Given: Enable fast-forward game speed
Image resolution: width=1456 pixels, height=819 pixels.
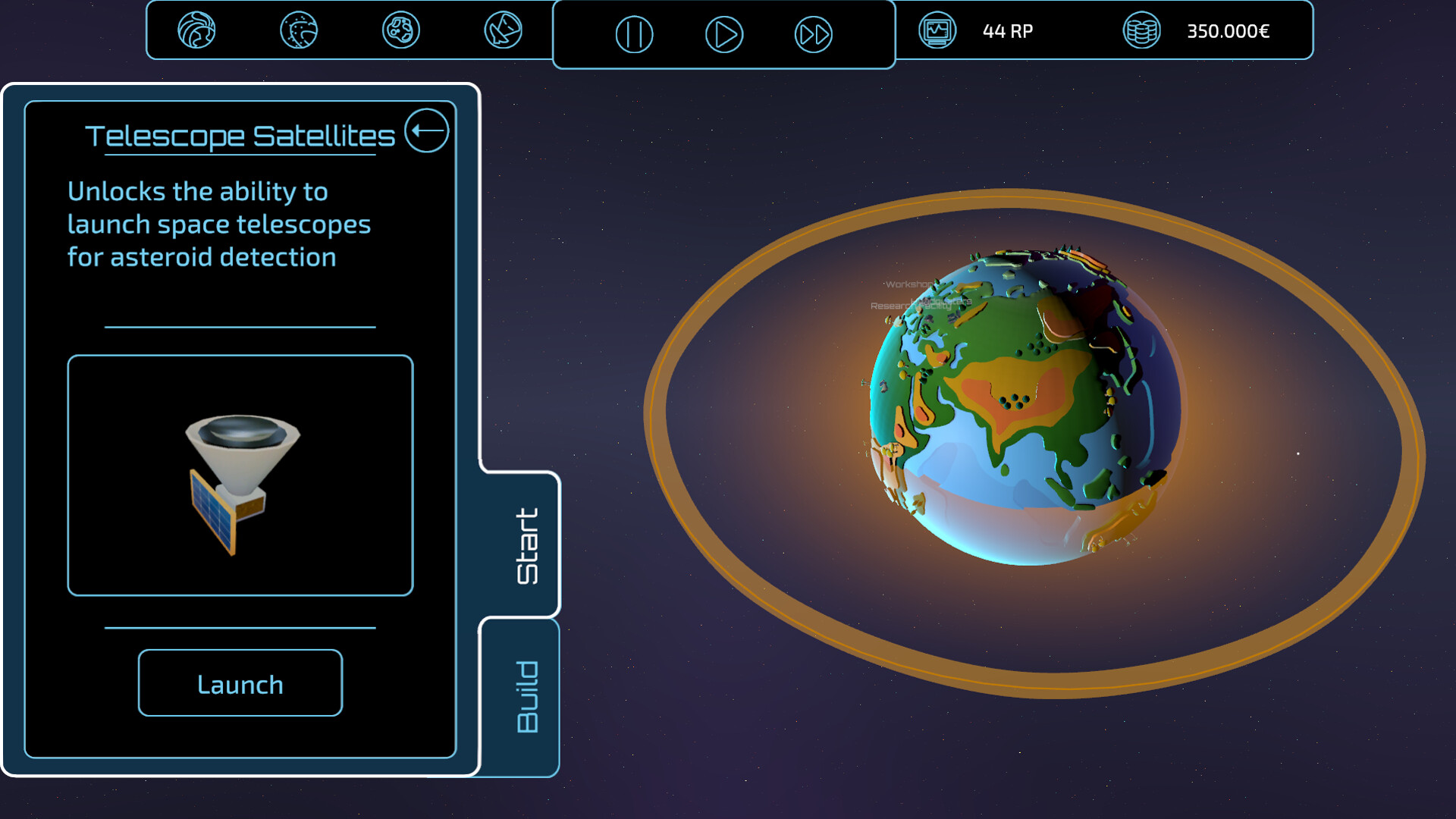Looking at the screenshot, I should 813,33.
